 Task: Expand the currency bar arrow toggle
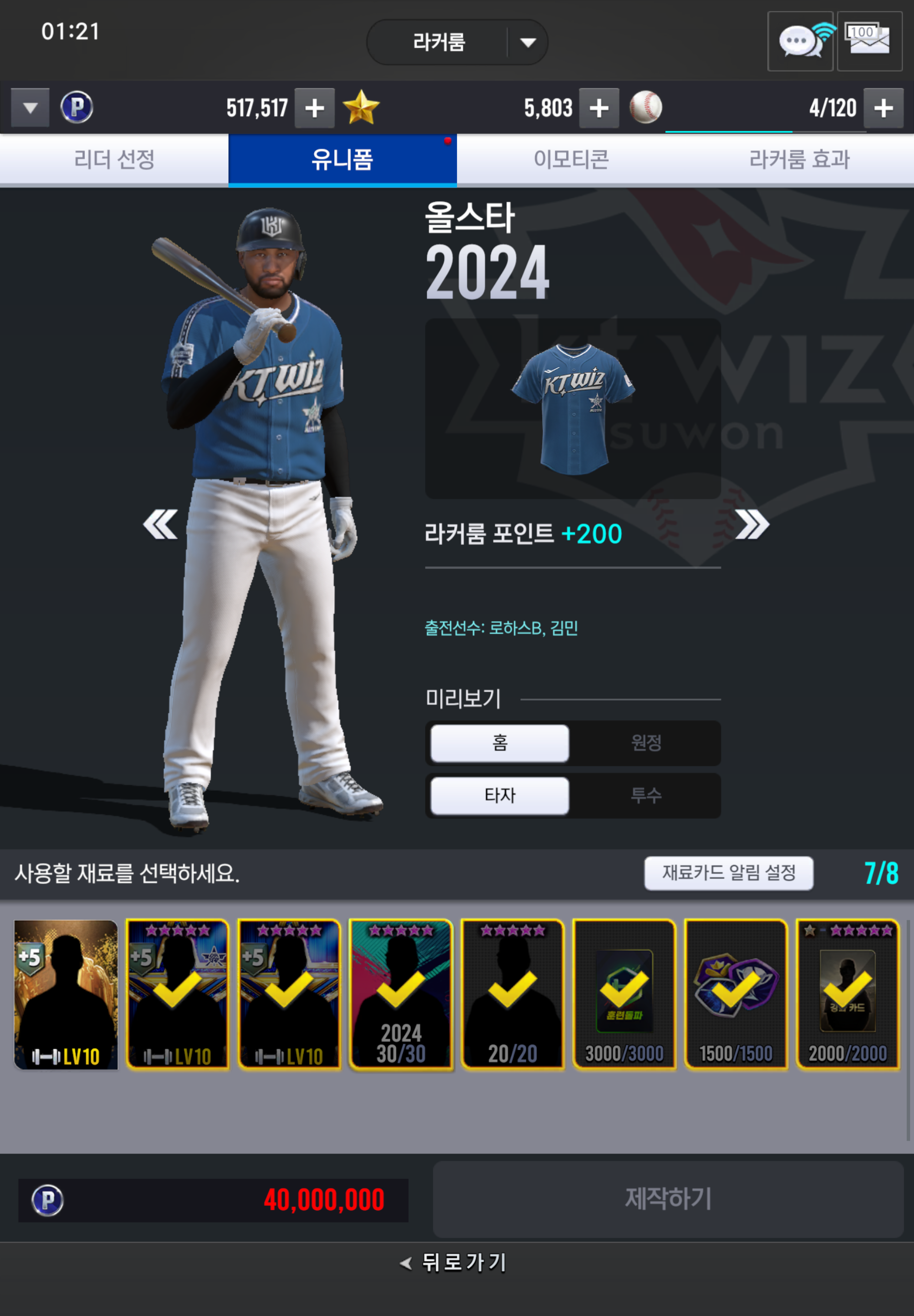point(30,108)
